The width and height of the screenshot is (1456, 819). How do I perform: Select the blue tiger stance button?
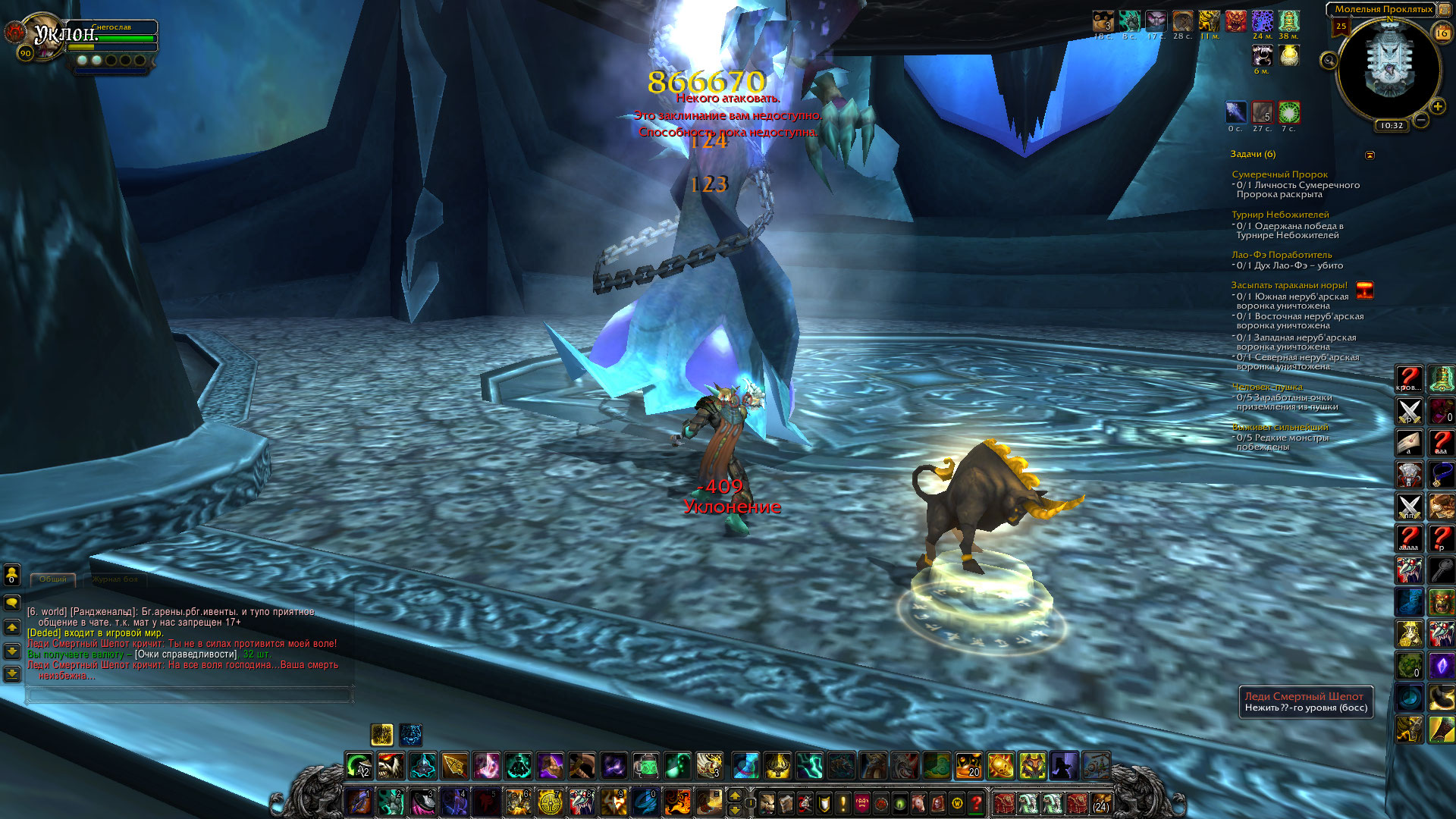click(410, 734)
